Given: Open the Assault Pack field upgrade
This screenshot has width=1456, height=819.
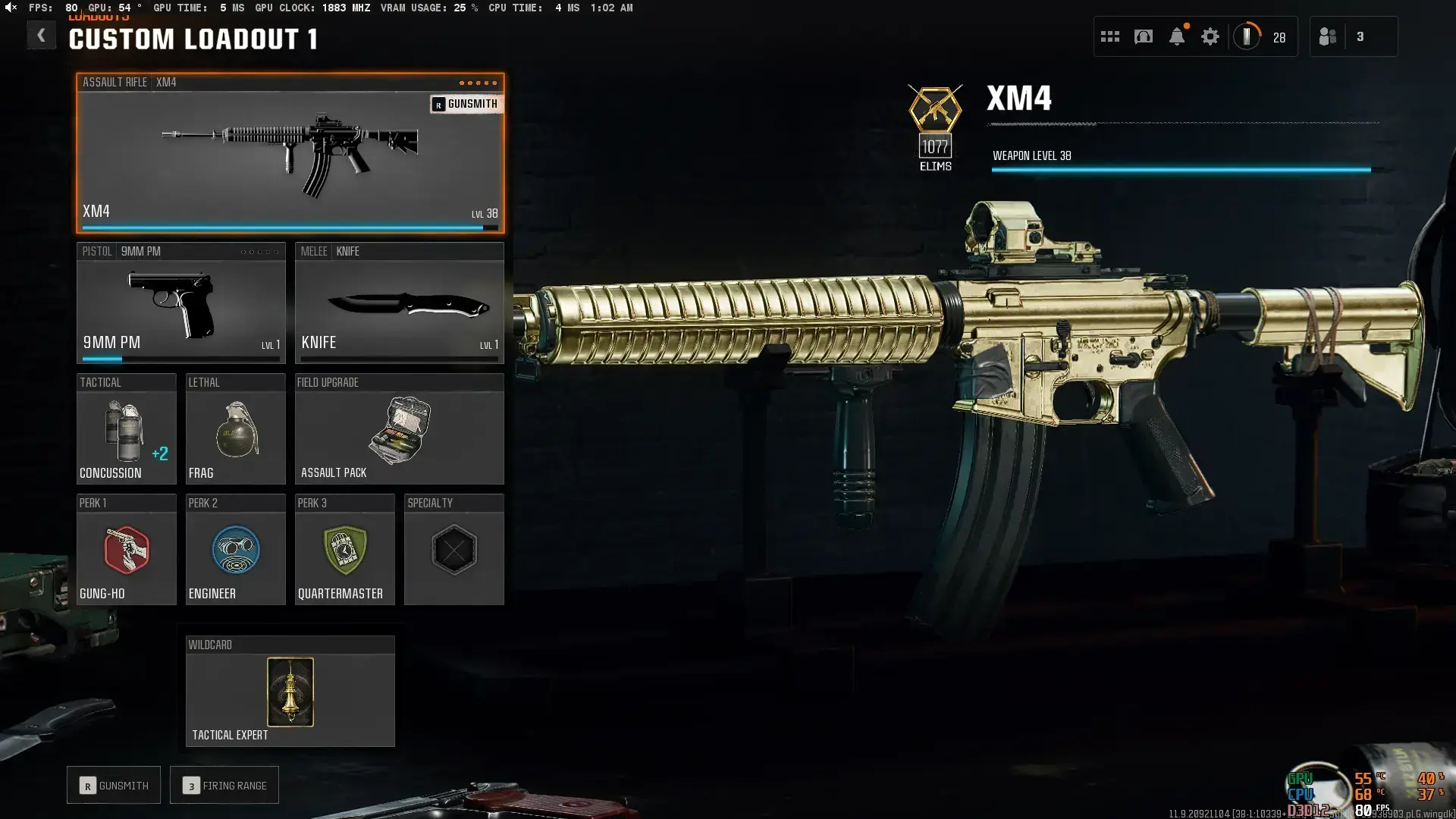Looking at the screenshot, I should pos(400,428).
